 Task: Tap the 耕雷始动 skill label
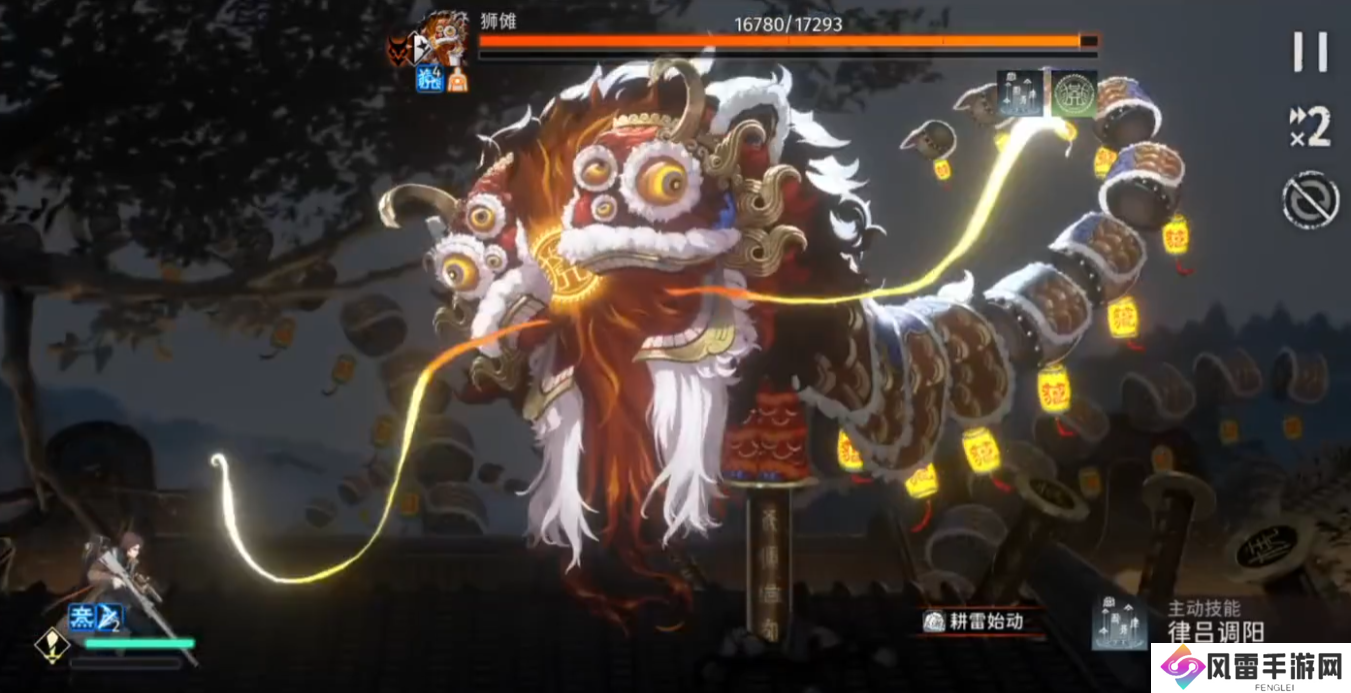point(973,622)
